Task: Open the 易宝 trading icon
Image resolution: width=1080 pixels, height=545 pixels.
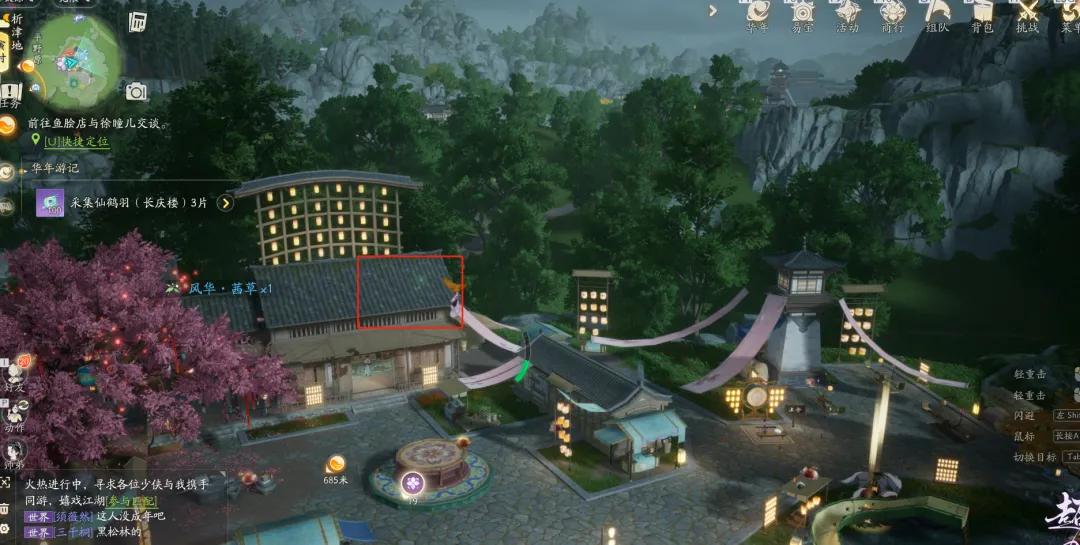Action: pos(803,12)
